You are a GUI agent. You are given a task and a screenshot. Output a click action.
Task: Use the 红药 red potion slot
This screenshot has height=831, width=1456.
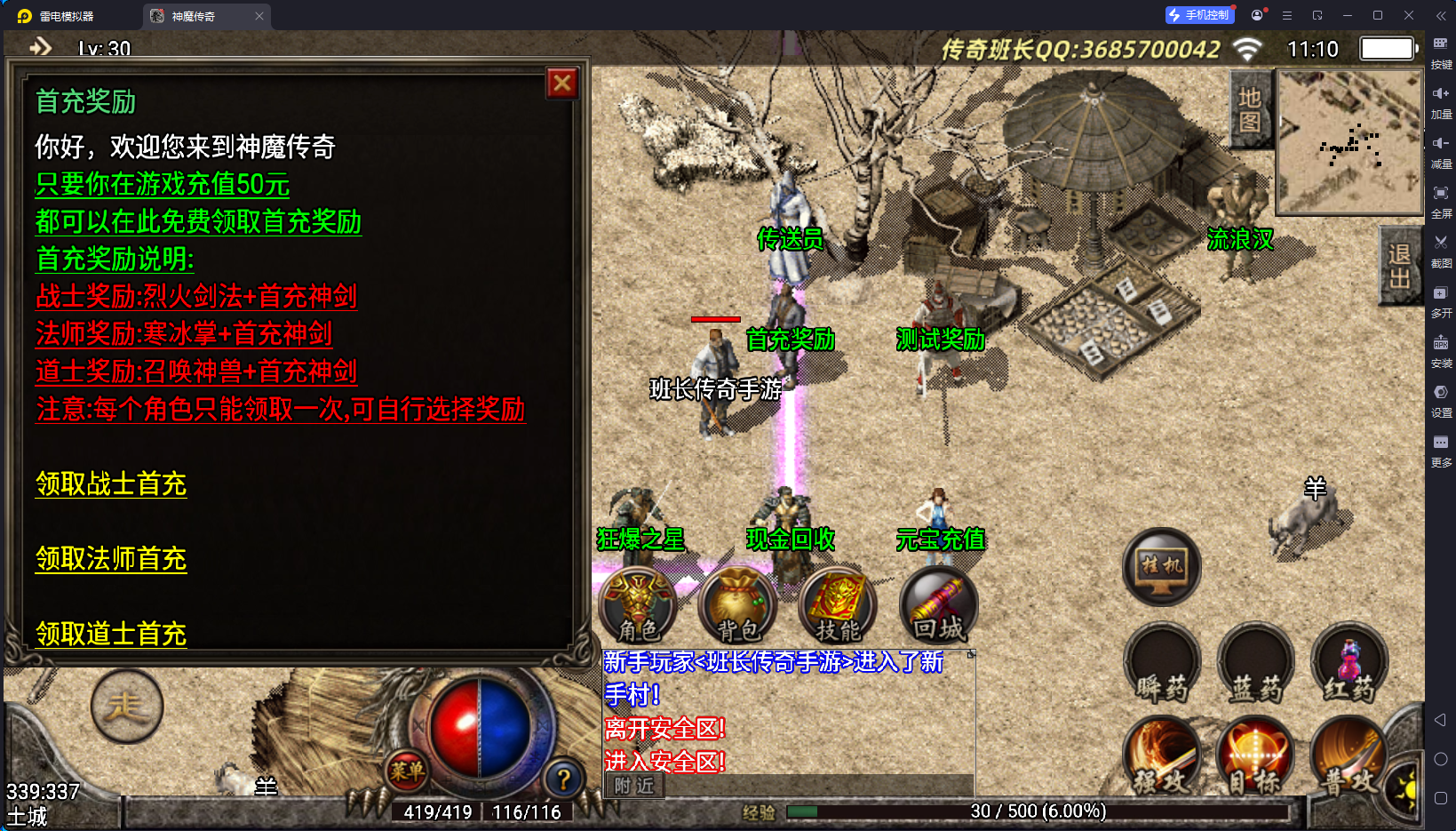1349,664
